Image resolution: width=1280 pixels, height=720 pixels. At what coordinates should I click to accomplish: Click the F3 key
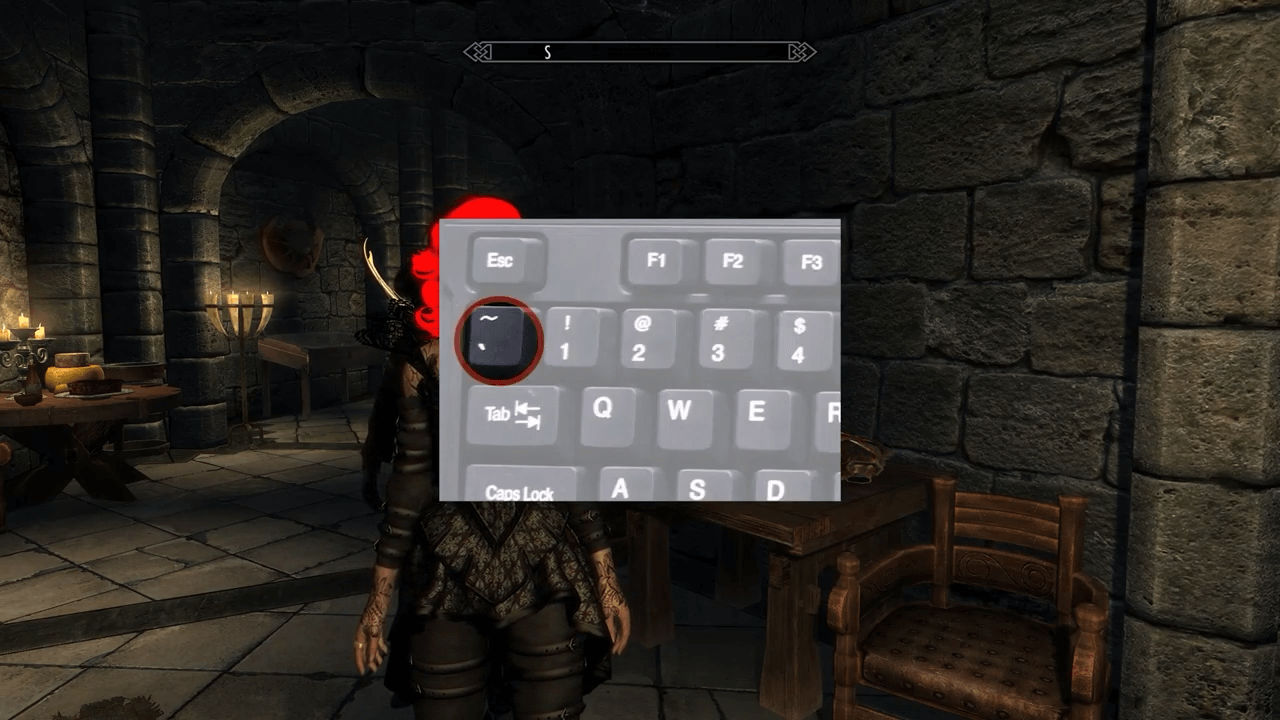[812, 262]
